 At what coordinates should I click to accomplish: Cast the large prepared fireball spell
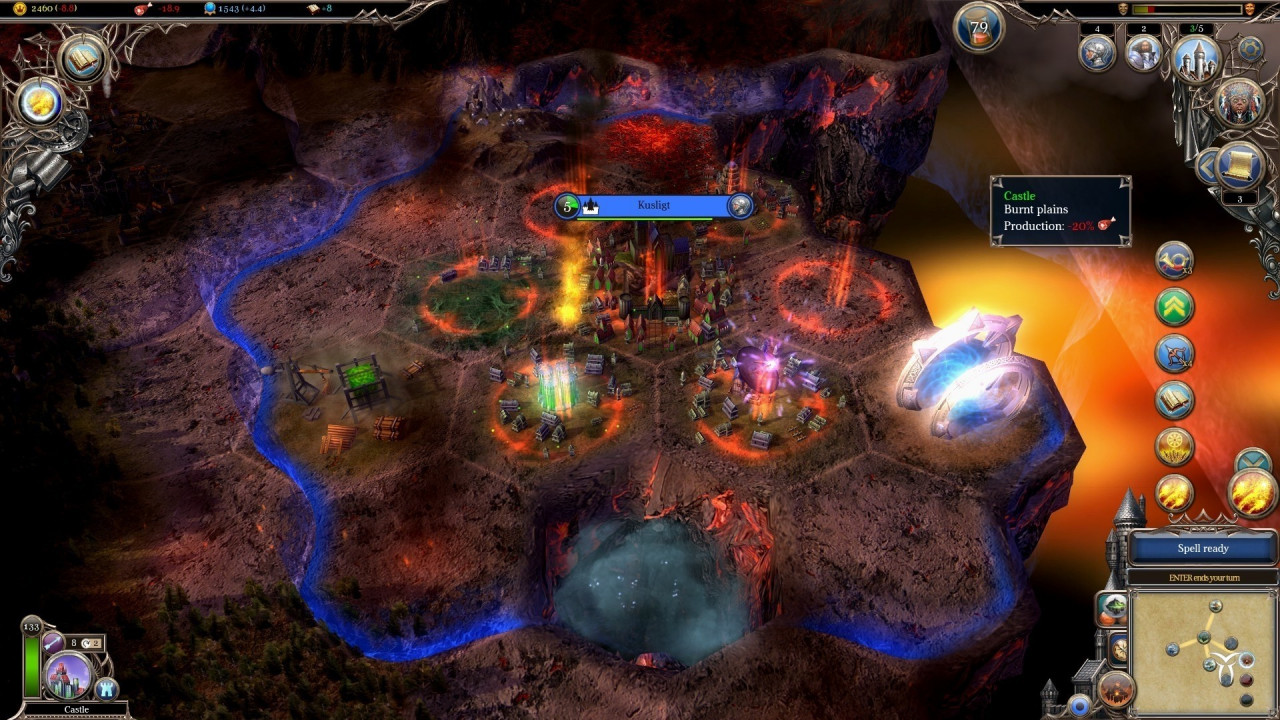pos(1252,493)
